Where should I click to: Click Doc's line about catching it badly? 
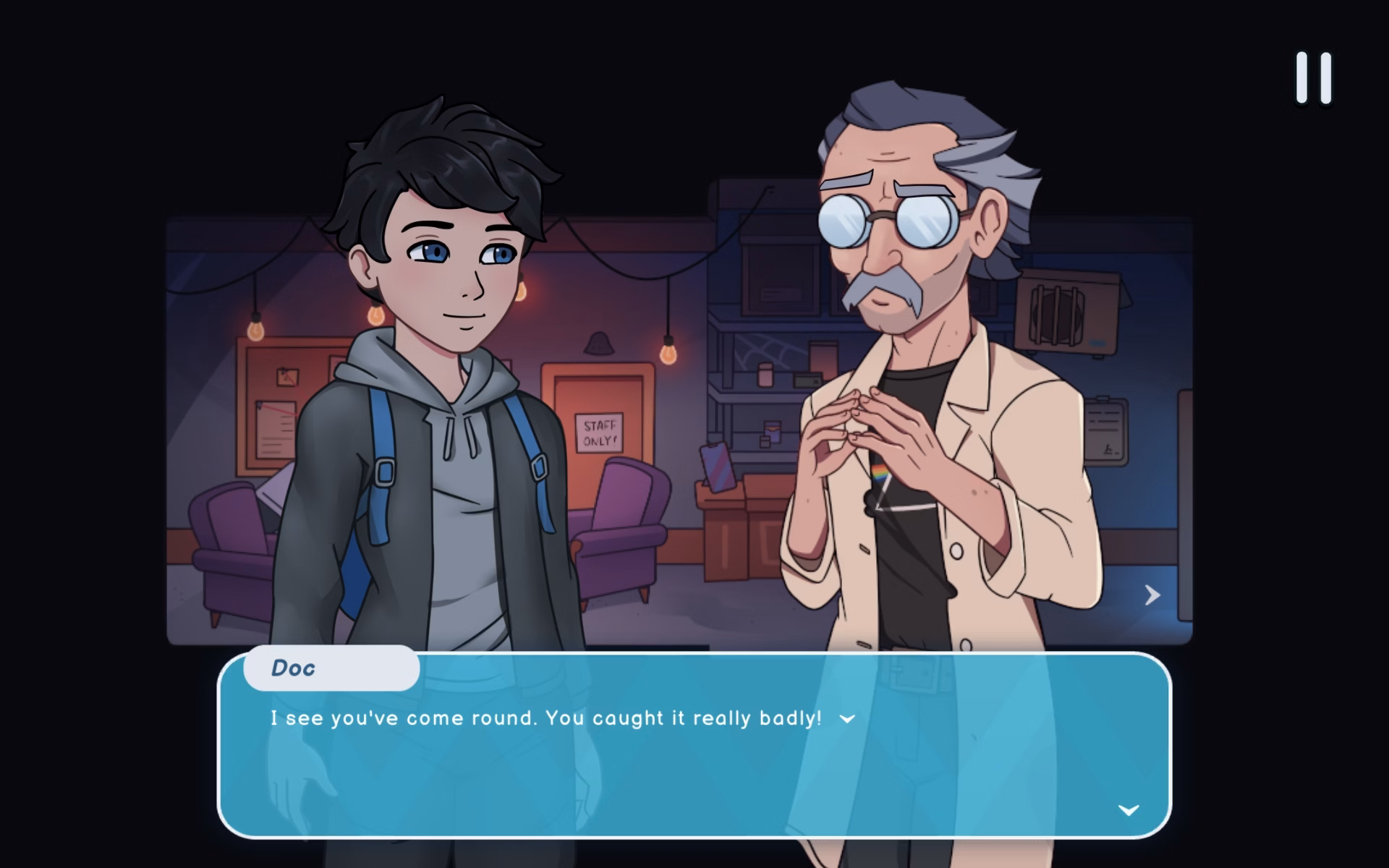tap(546, 718)
